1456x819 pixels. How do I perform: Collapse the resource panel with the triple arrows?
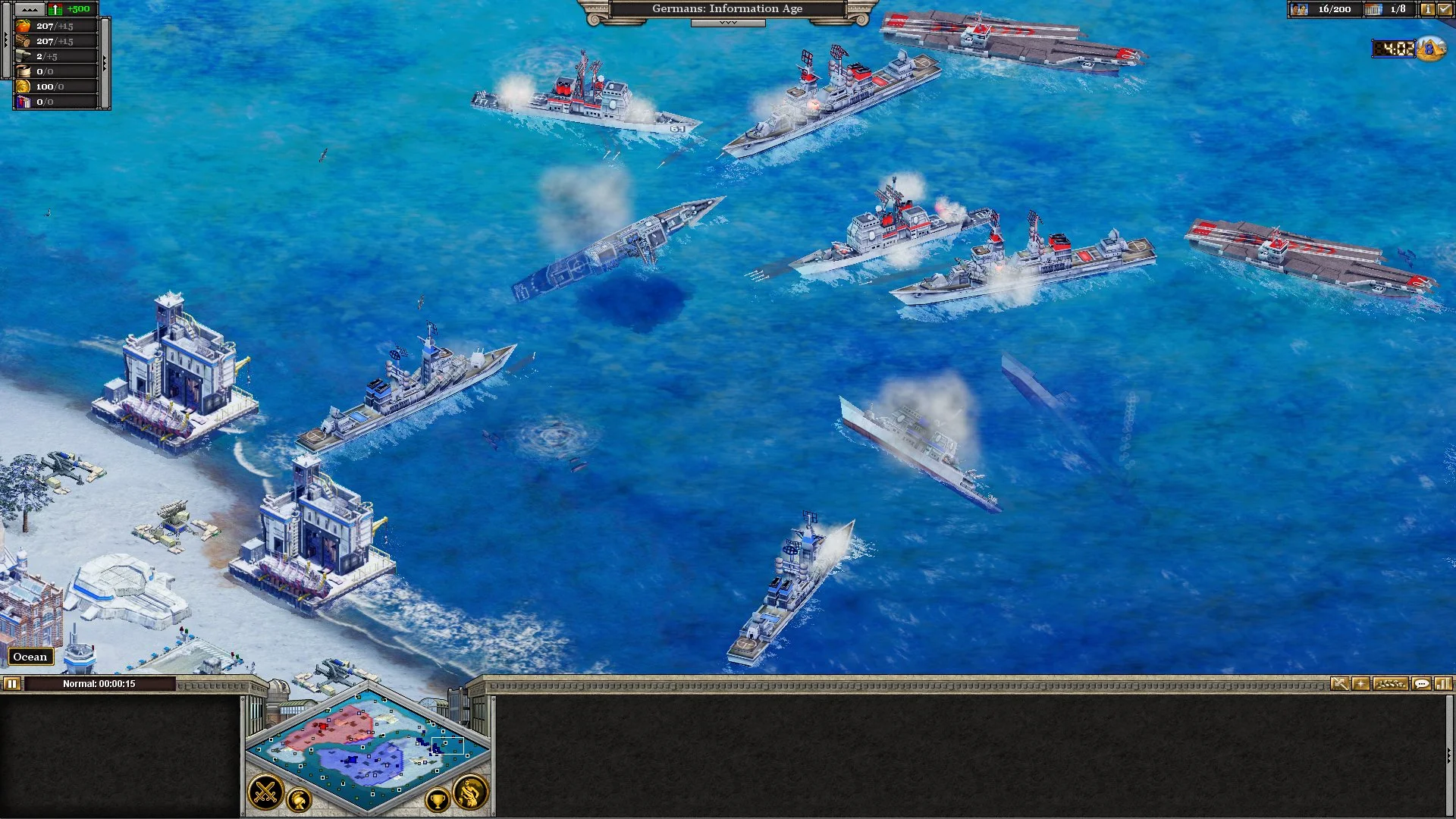[x=30, y=10]
